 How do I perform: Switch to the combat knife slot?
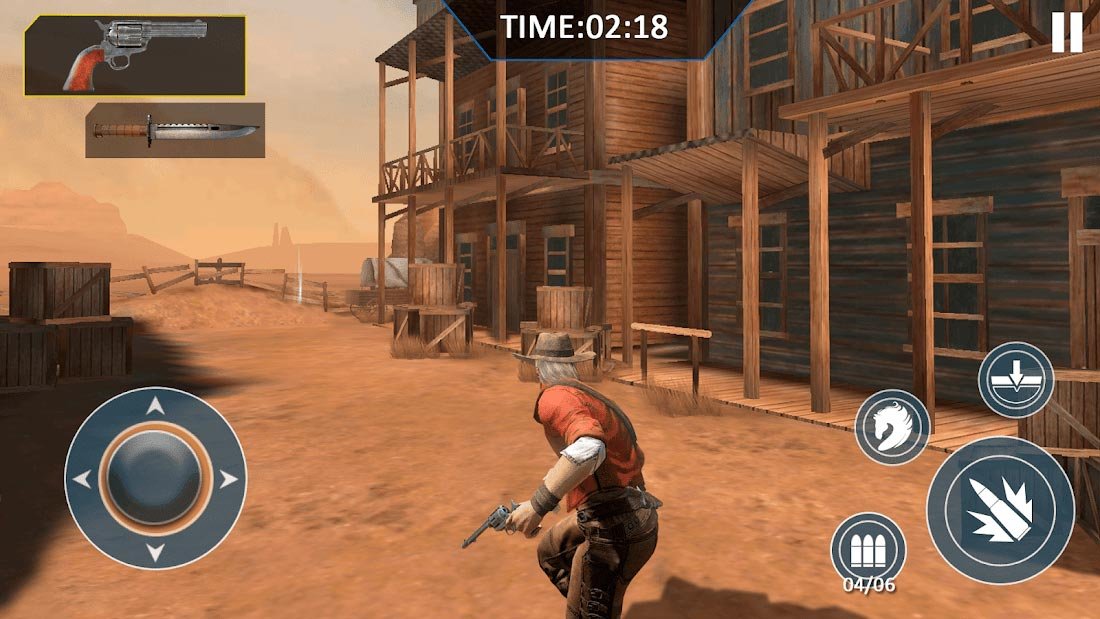pos(175,130)
